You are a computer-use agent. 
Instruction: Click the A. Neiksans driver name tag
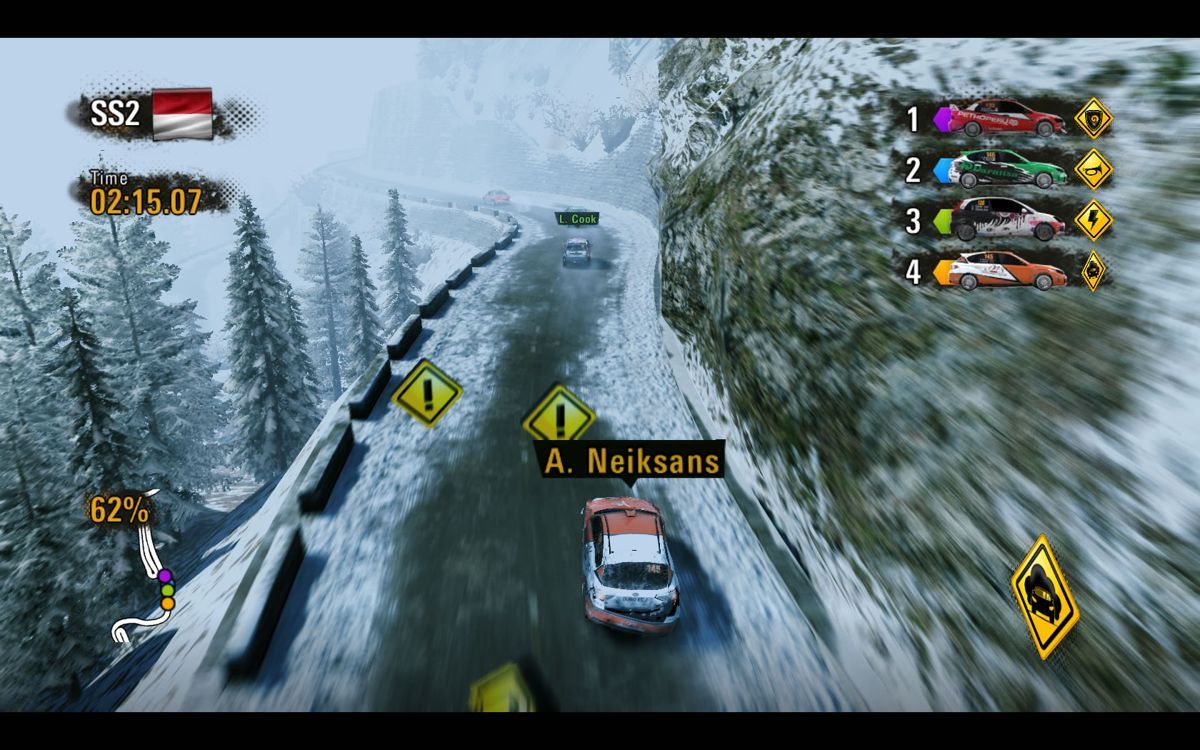(631, 461)
